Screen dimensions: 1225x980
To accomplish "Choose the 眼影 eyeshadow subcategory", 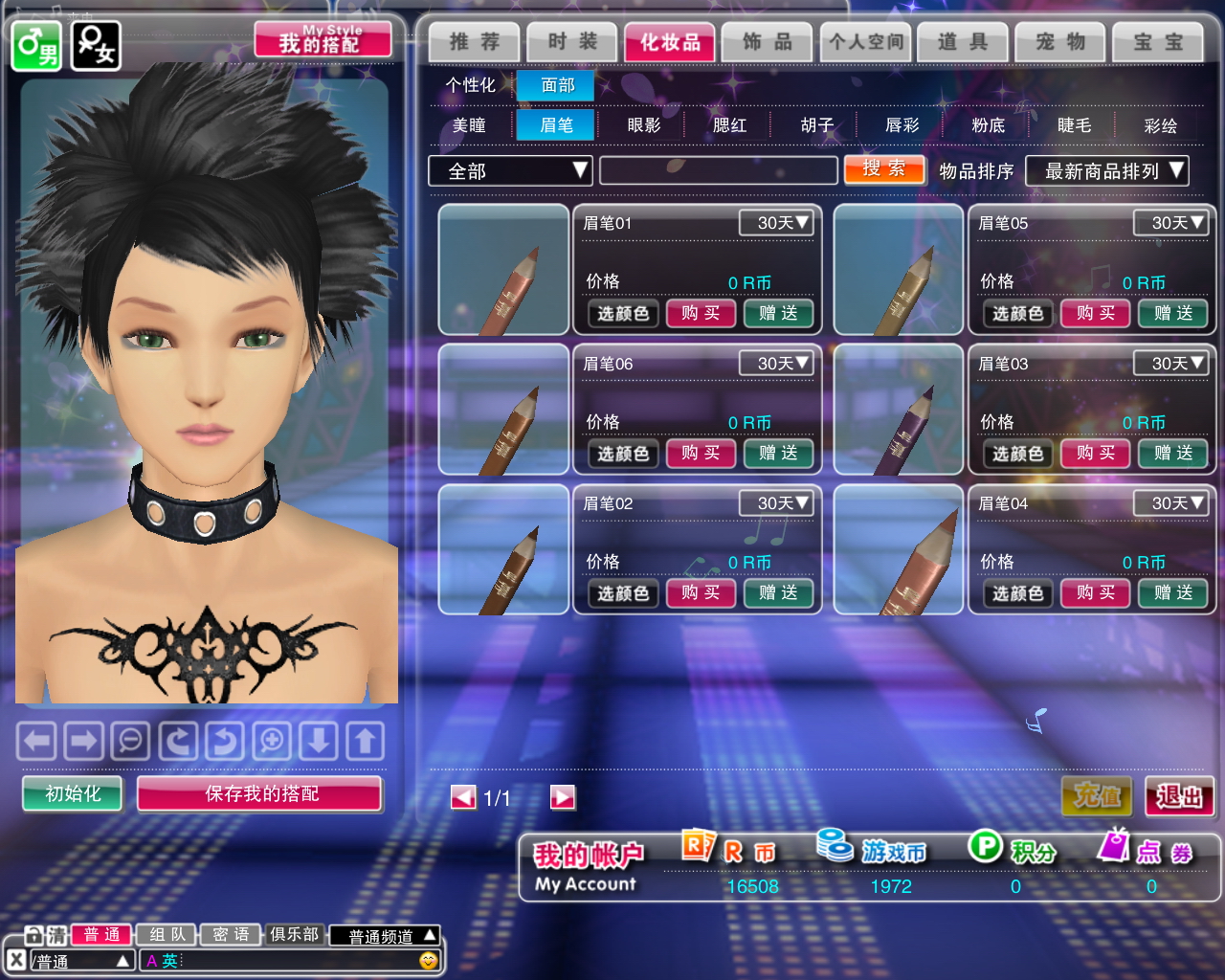I will pos(643,125).
